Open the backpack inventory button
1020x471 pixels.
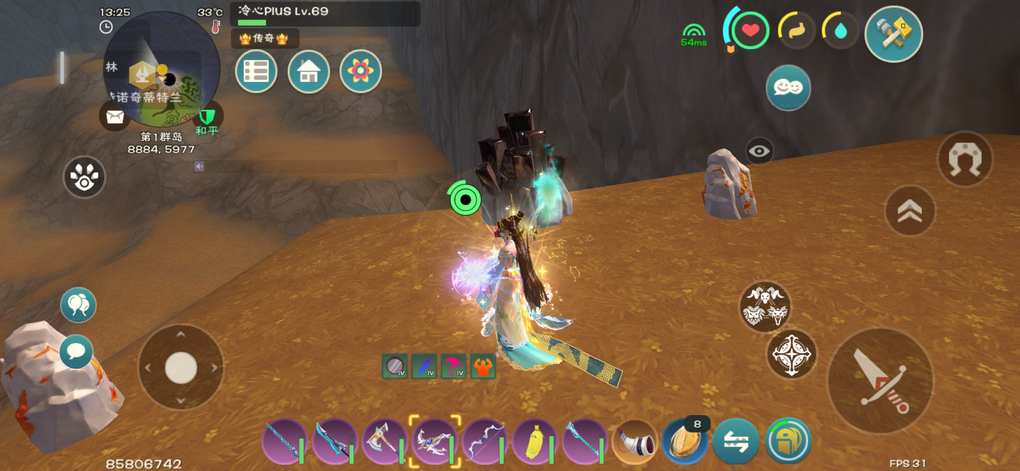pos(789,440)
